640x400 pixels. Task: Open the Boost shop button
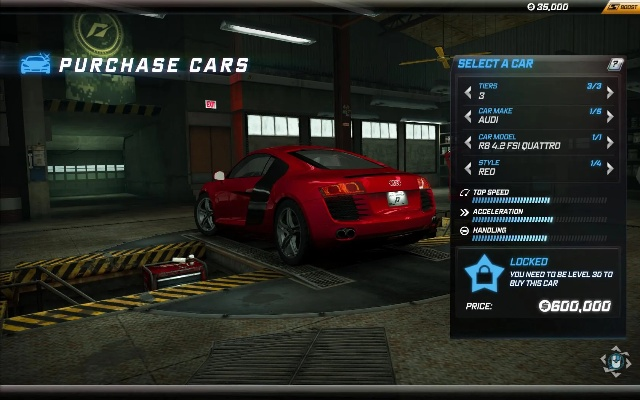click(x=620, y=7)
